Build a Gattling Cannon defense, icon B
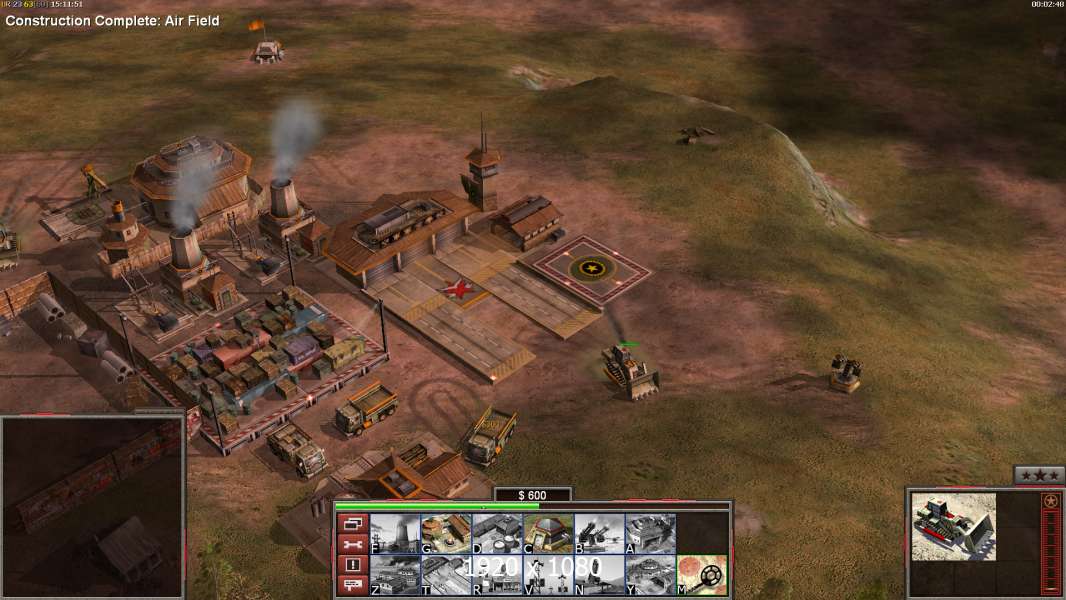Viewport: 1066px width, 600px height. [599, 533]
